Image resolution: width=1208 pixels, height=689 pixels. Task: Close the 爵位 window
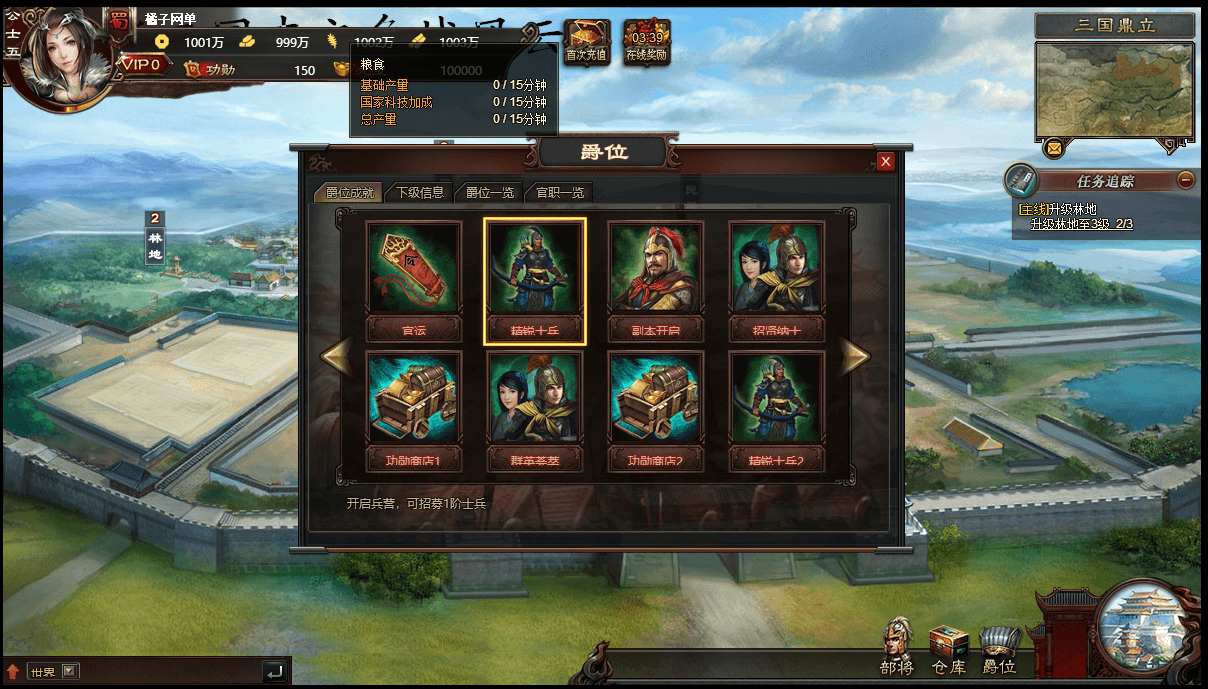(x=885, y=162)
